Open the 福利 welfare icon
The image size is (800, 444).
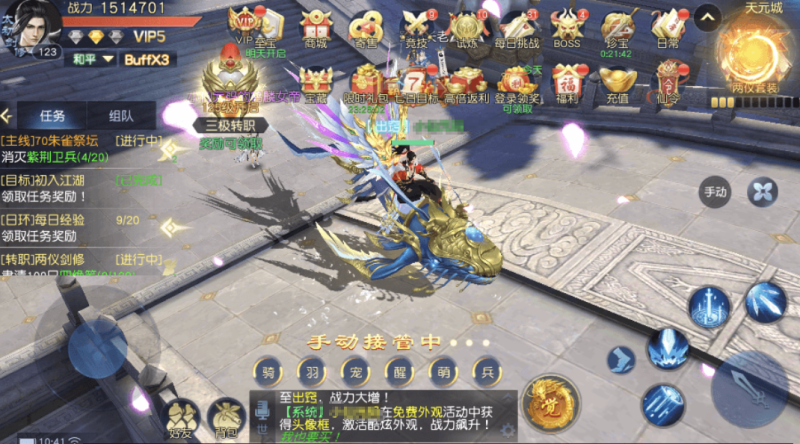point(568,80)
